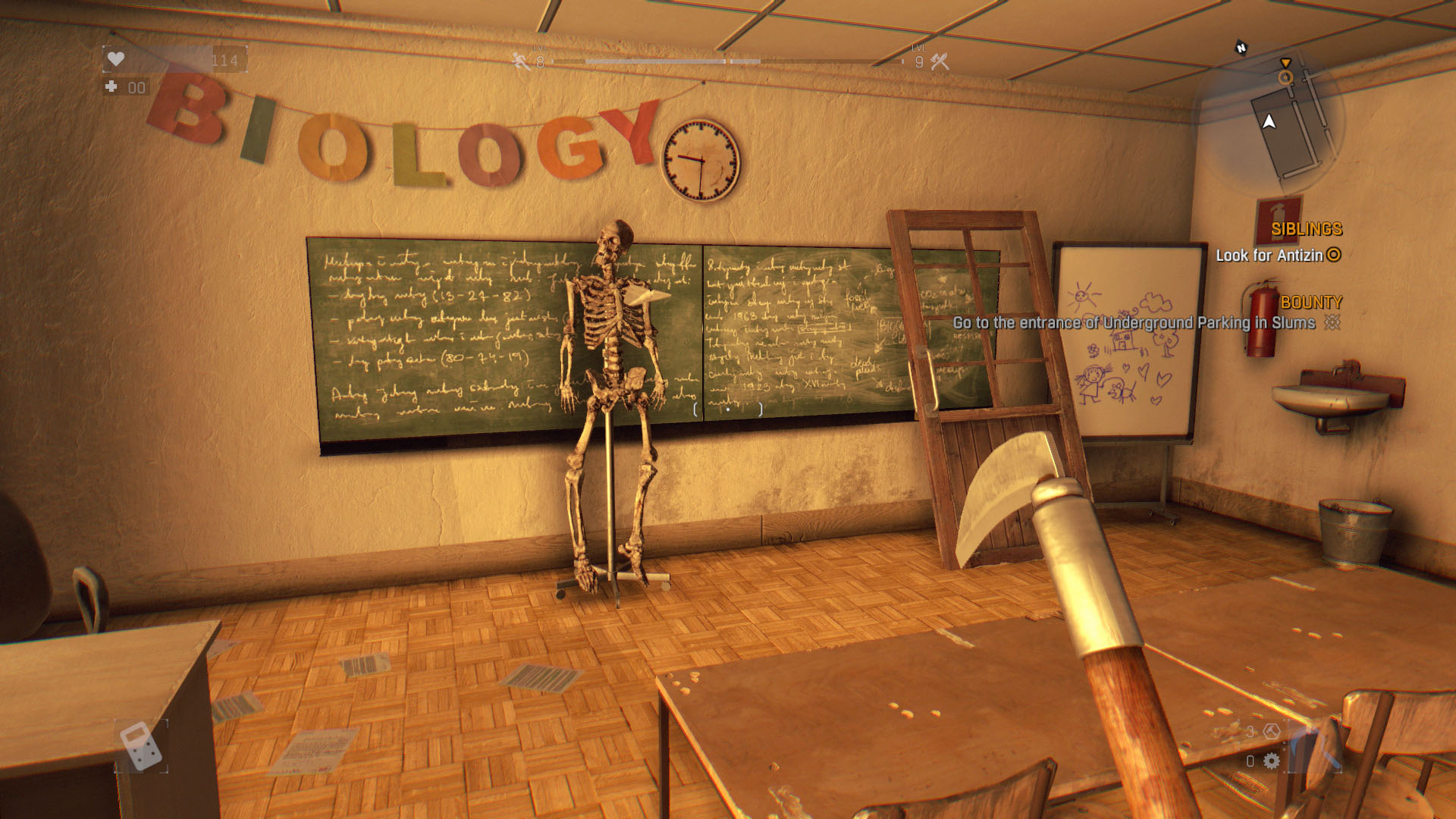The width and height of the screenshot is (1456, 819).
Task: Click the compass north marker above minimap
Action: pyautogui.click(x=1241, y=48)
